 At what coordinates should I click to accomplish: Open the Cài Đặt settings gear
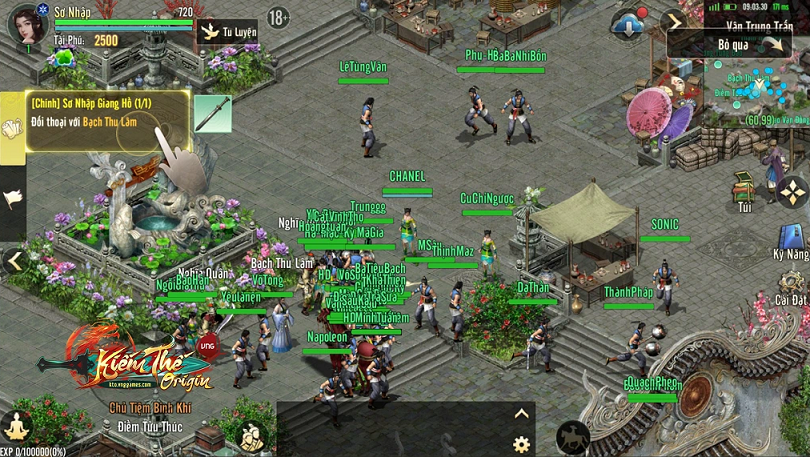pos(790,282)
